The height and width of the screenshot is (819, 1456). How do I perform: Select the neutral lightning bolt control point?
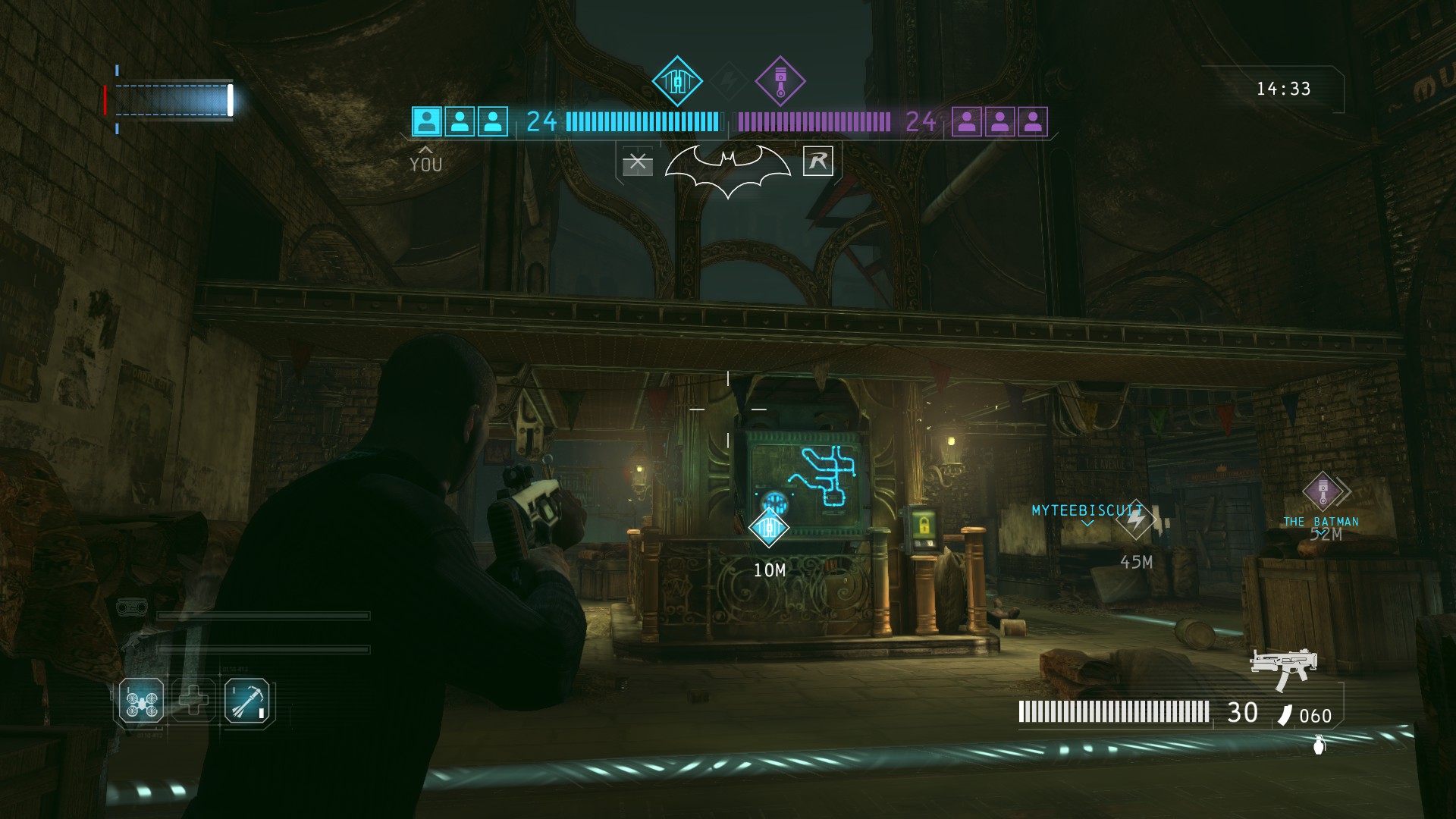(729, 80)
